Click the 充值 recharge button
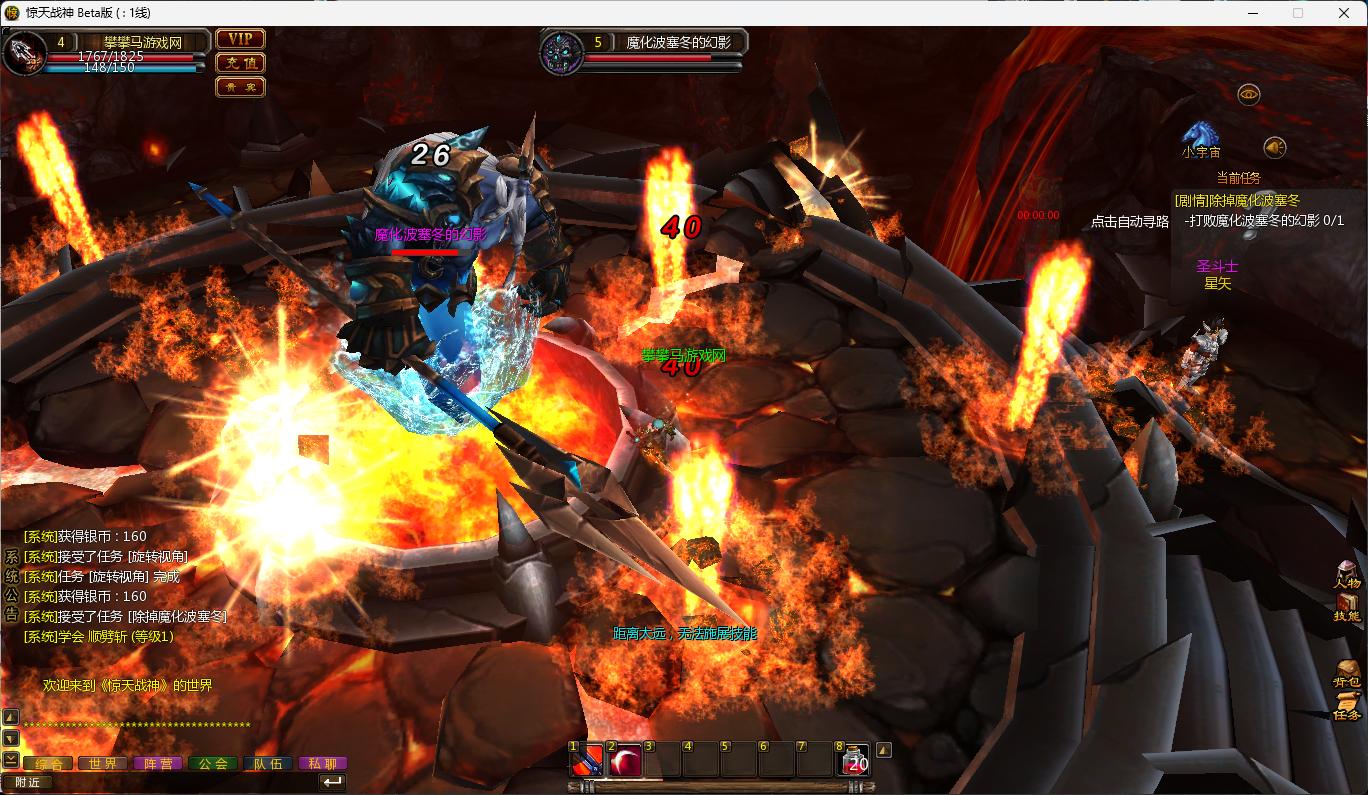Viewport: 1368px width, 795px height. pyautogui.click(x=240, y=63)
